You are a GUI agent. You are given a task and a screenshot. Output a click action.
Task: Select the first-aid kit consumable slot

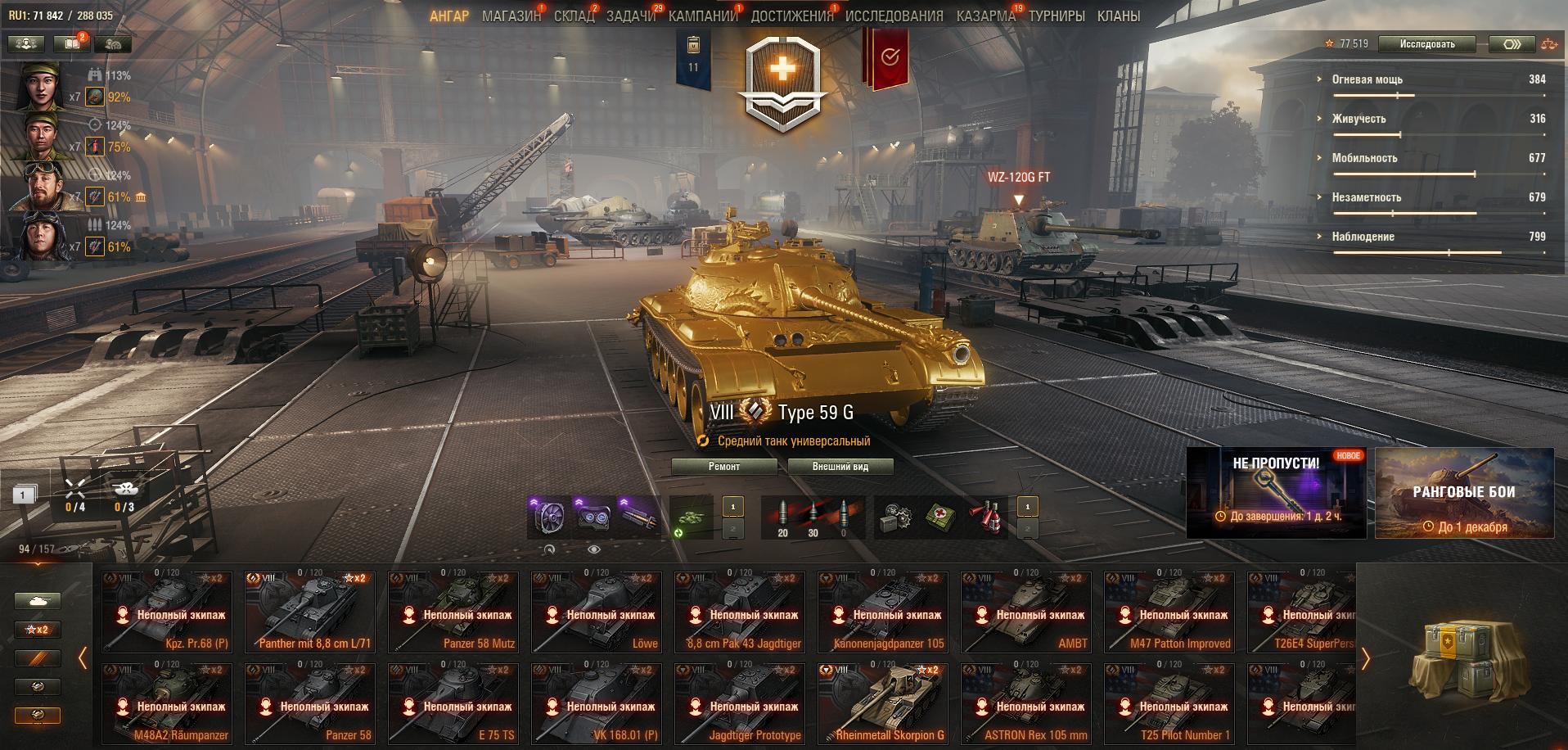pos(940,517)
